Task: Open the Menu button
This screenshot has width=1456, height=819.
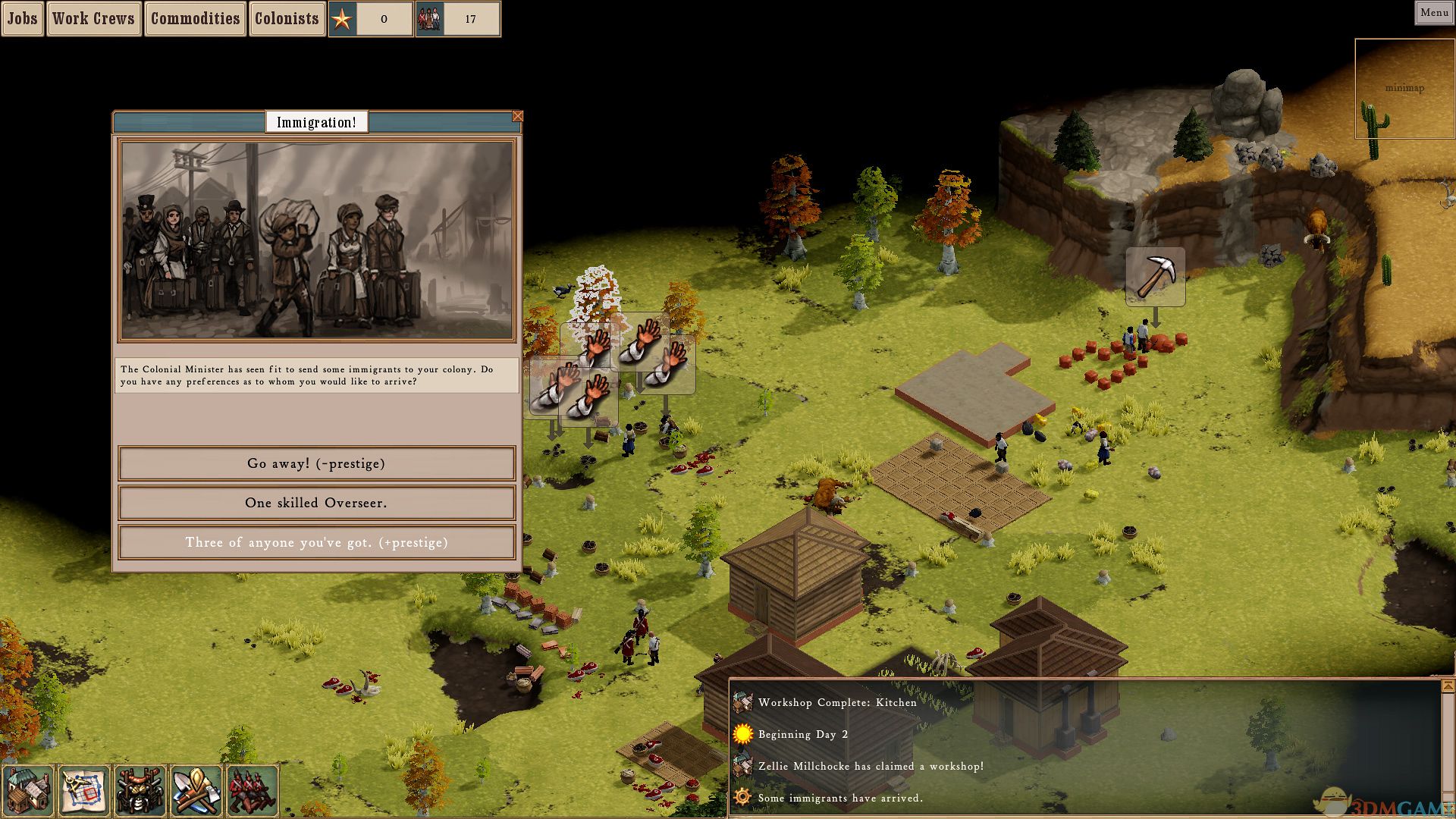Action: [x=1434, y=12]
